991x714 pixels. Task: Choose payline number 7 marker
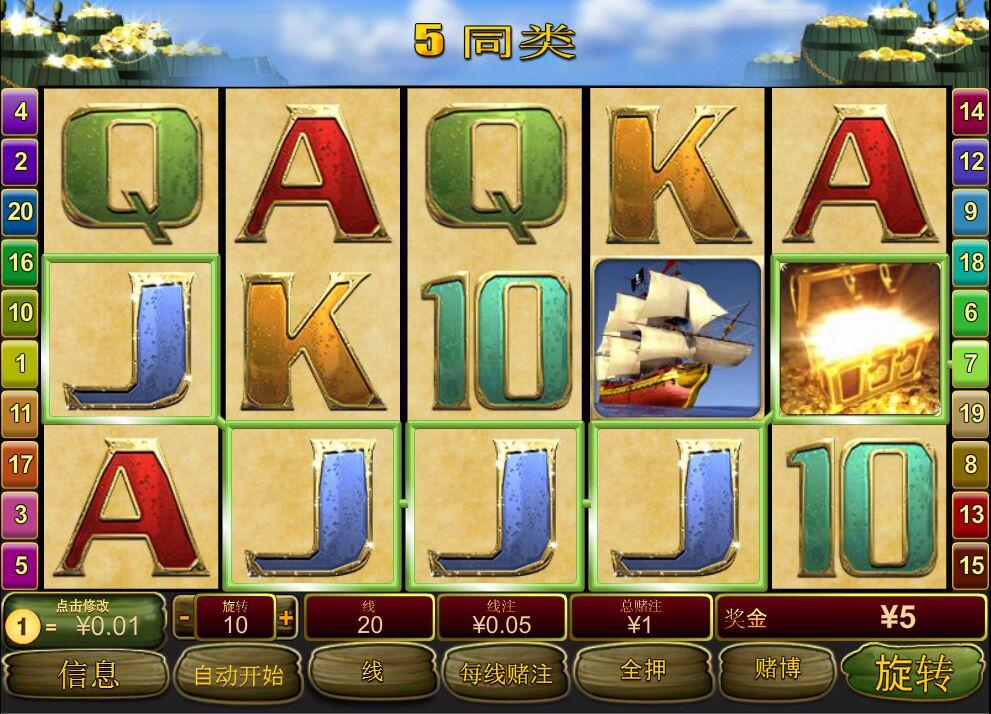pos(970,362)
